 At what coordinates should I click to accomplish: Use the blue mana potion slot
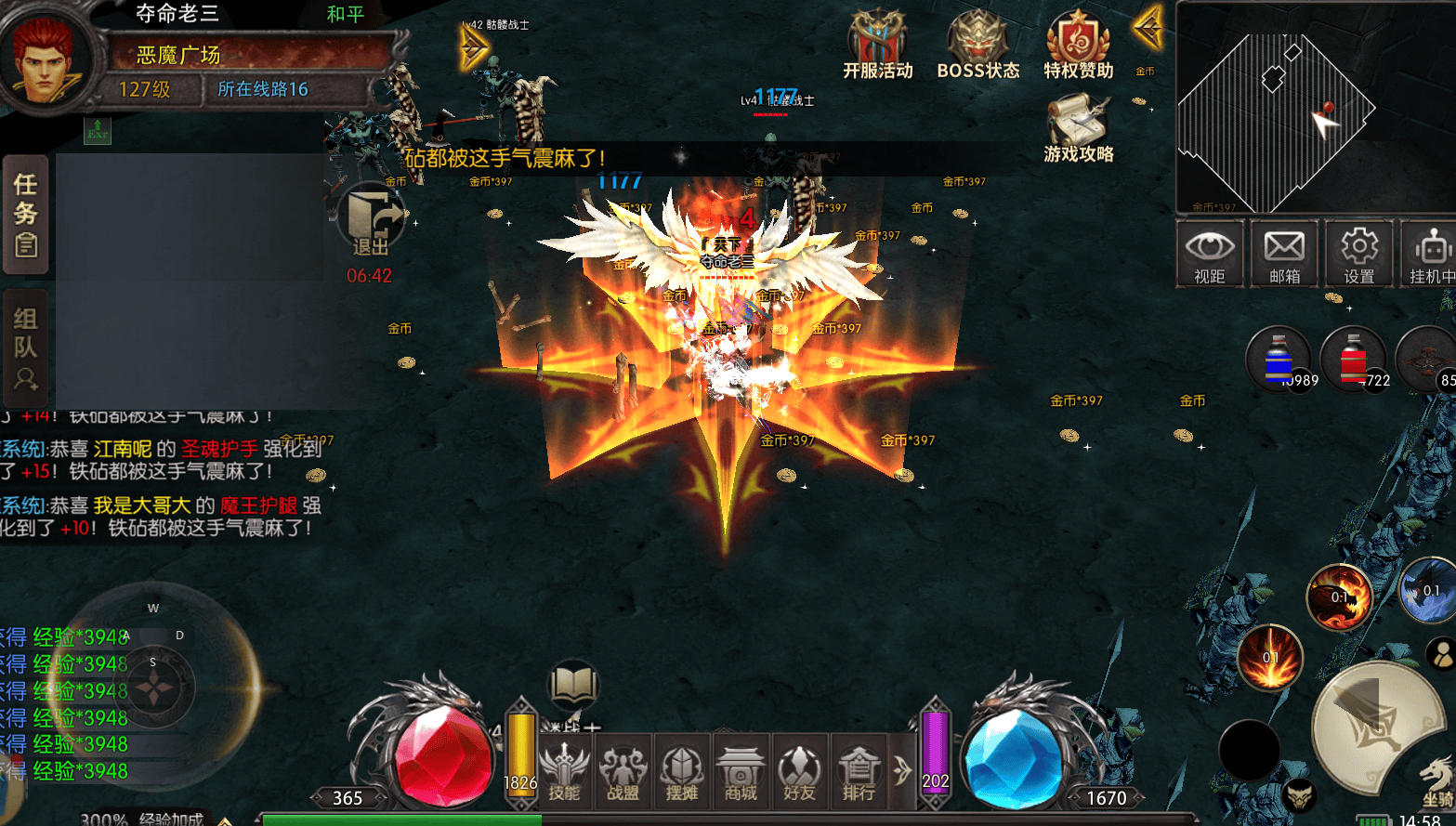1279,361
